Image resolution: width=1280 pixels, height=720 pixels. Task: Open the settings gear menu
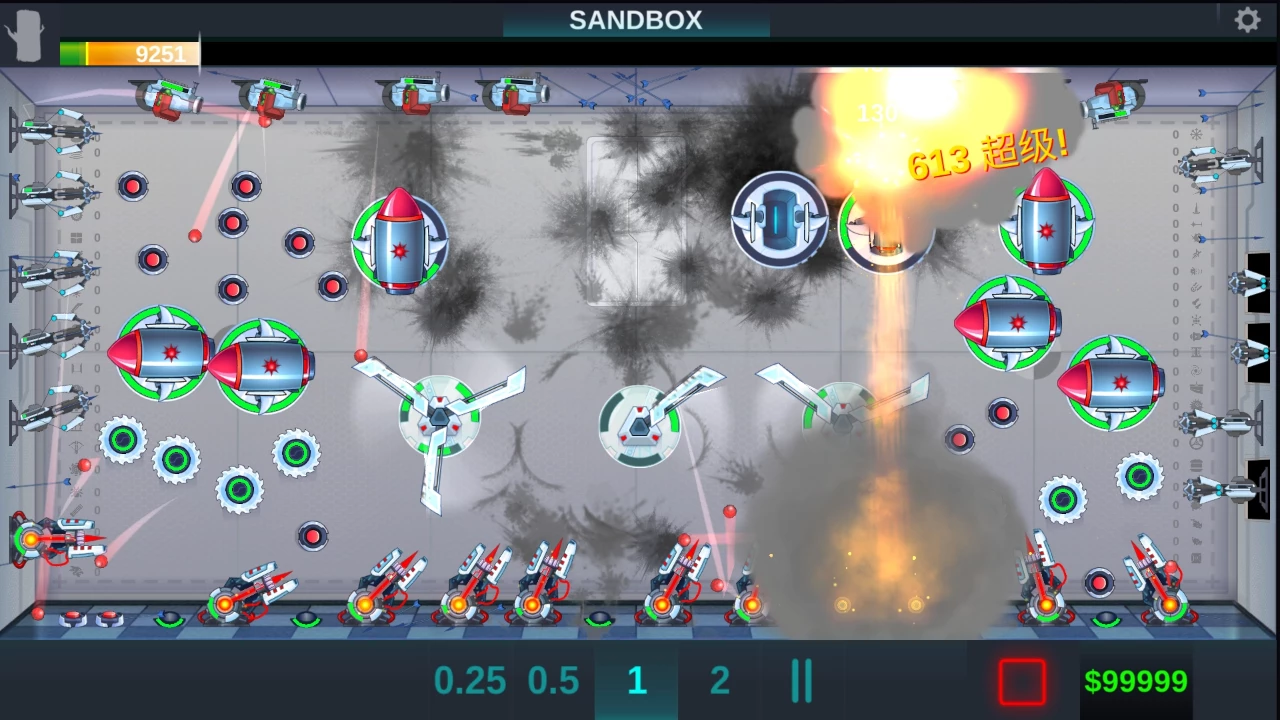pos(1247,20)
